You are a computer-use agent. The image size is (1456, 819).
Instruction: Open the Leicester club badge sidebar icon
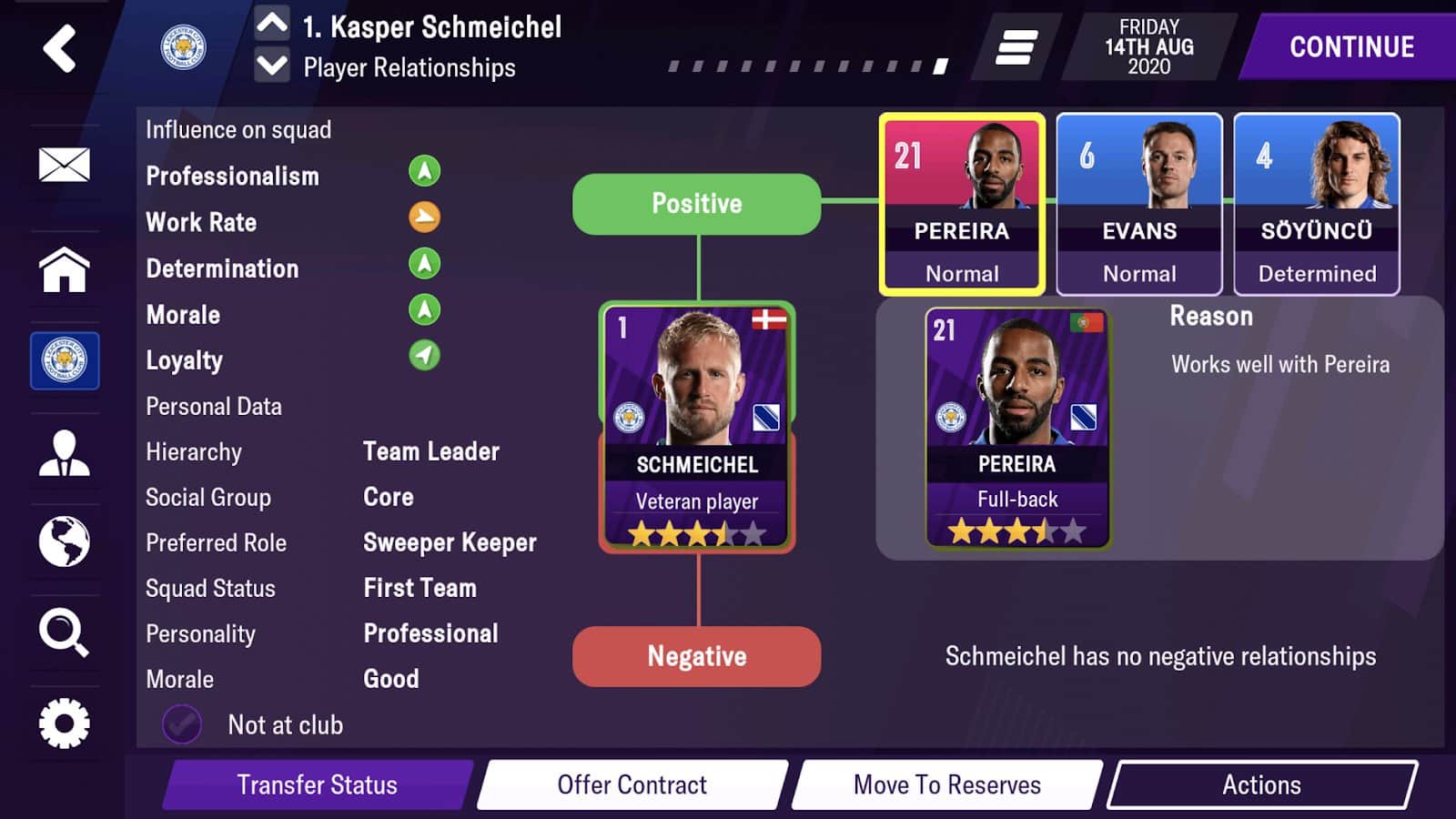click(65, 360)
